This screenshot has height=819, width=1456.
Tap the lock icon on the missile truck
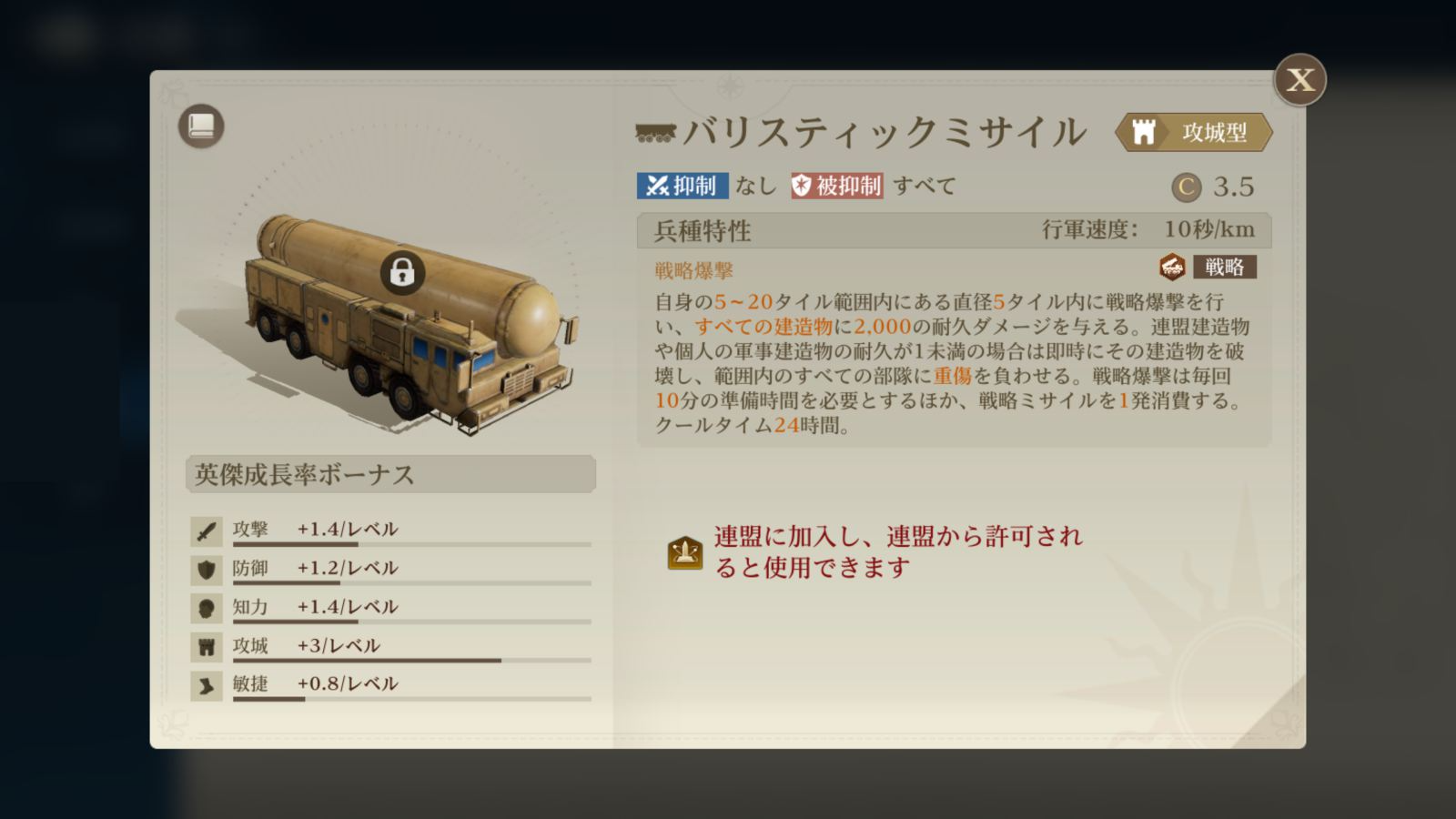pyautogui.click(x=402, y=270)
